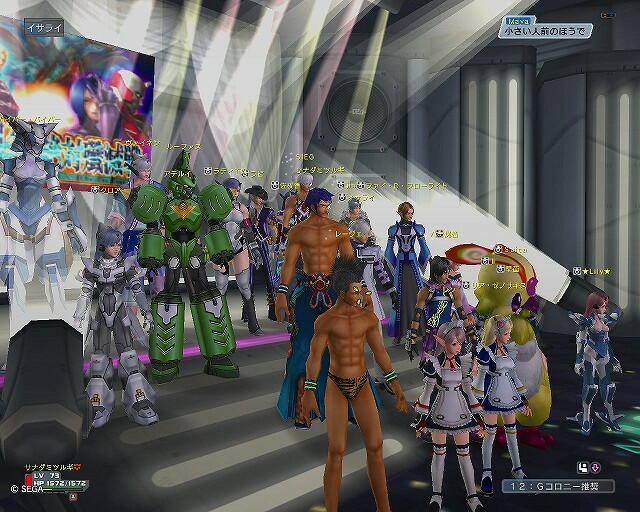Screen dimensions: 640x512
Task: Select the ★Lily★ player name tag
Action: [595, 271]
